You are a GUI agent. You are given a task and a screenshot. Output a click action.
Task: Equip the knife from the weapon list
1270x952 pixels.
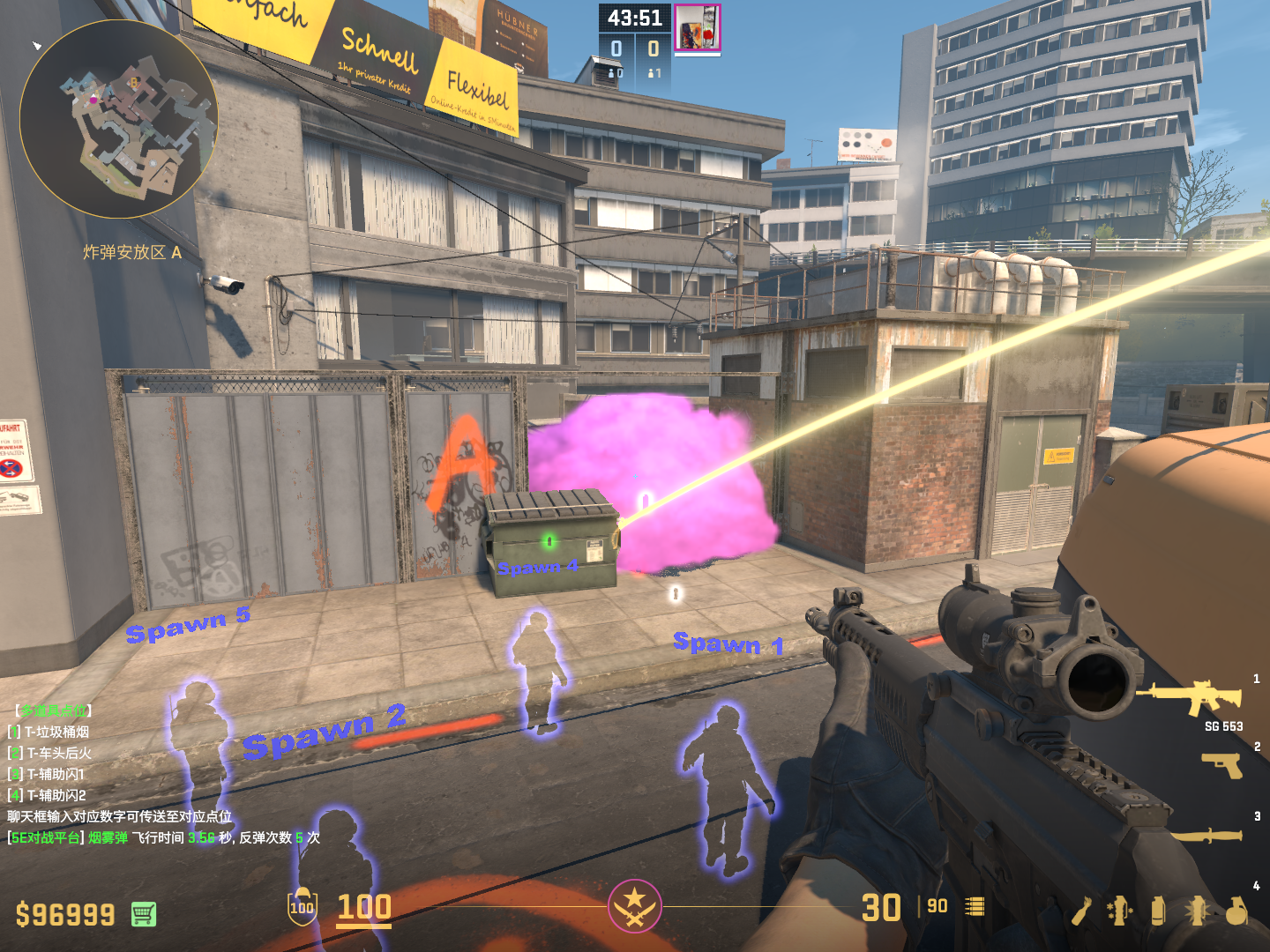pyautogui.click(x=1206, y=834)
